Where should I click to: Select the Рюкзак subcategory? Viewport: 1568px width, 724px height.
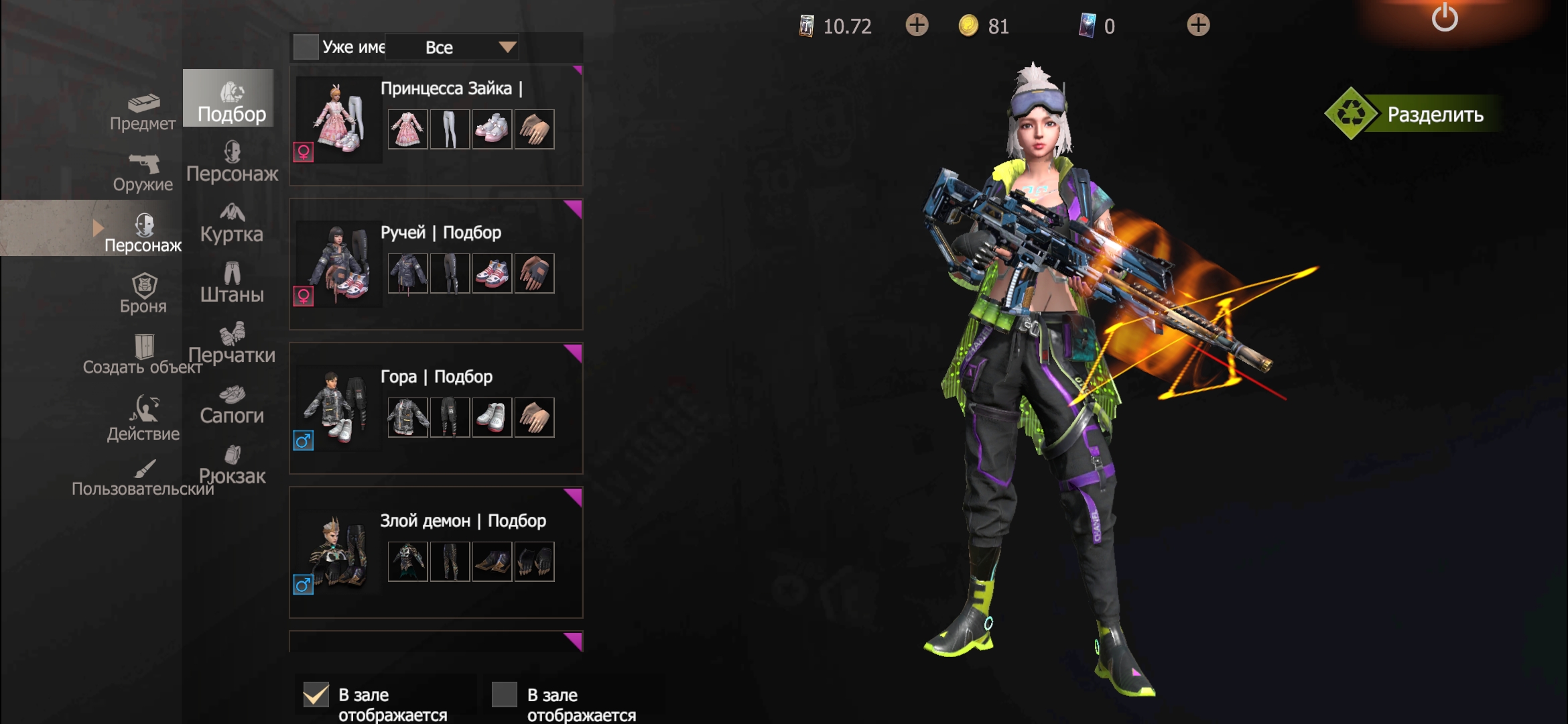[232, 465]
